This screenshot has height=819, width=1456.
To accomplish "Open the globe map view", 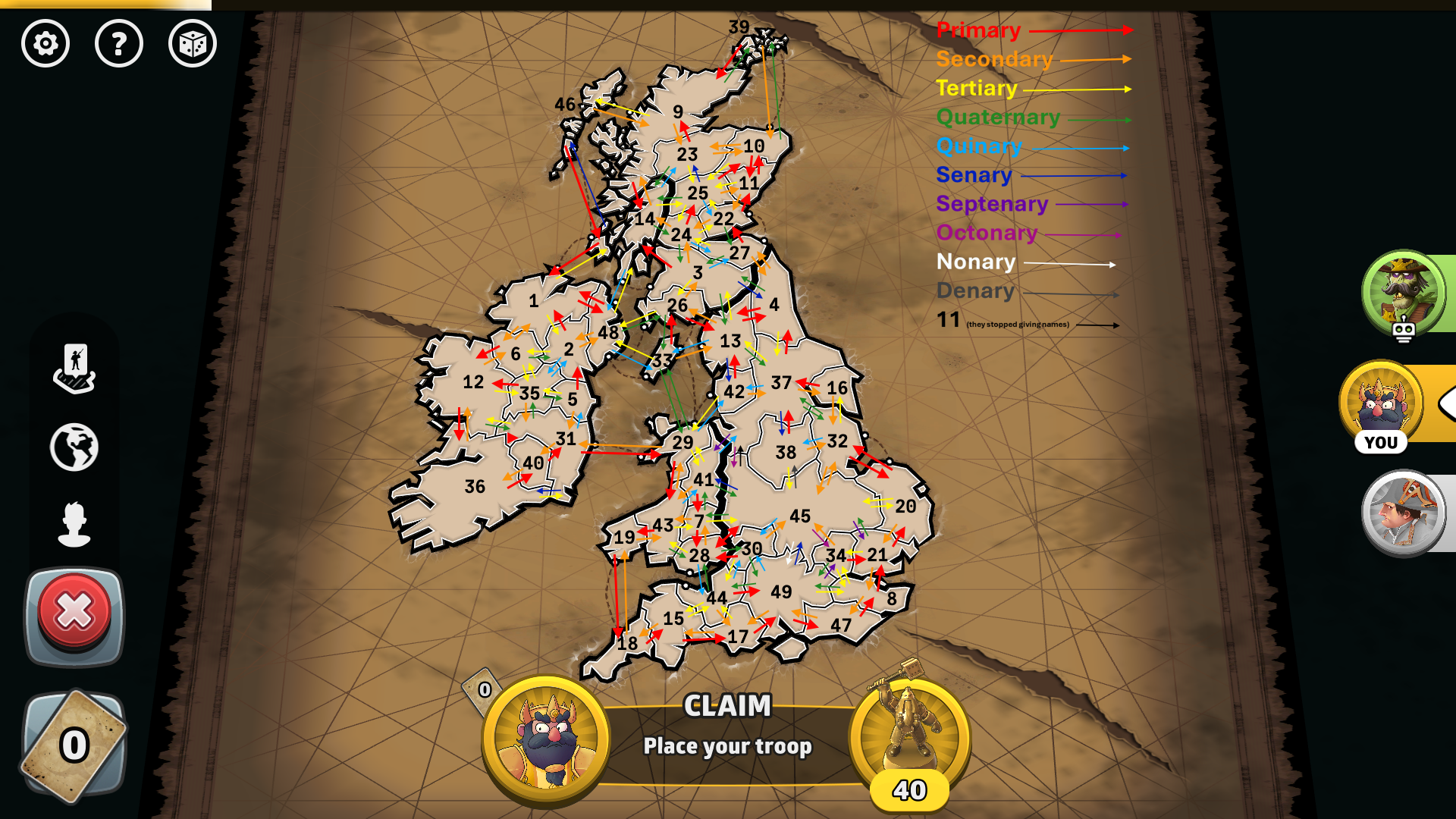I will click(x=74, y=447).
